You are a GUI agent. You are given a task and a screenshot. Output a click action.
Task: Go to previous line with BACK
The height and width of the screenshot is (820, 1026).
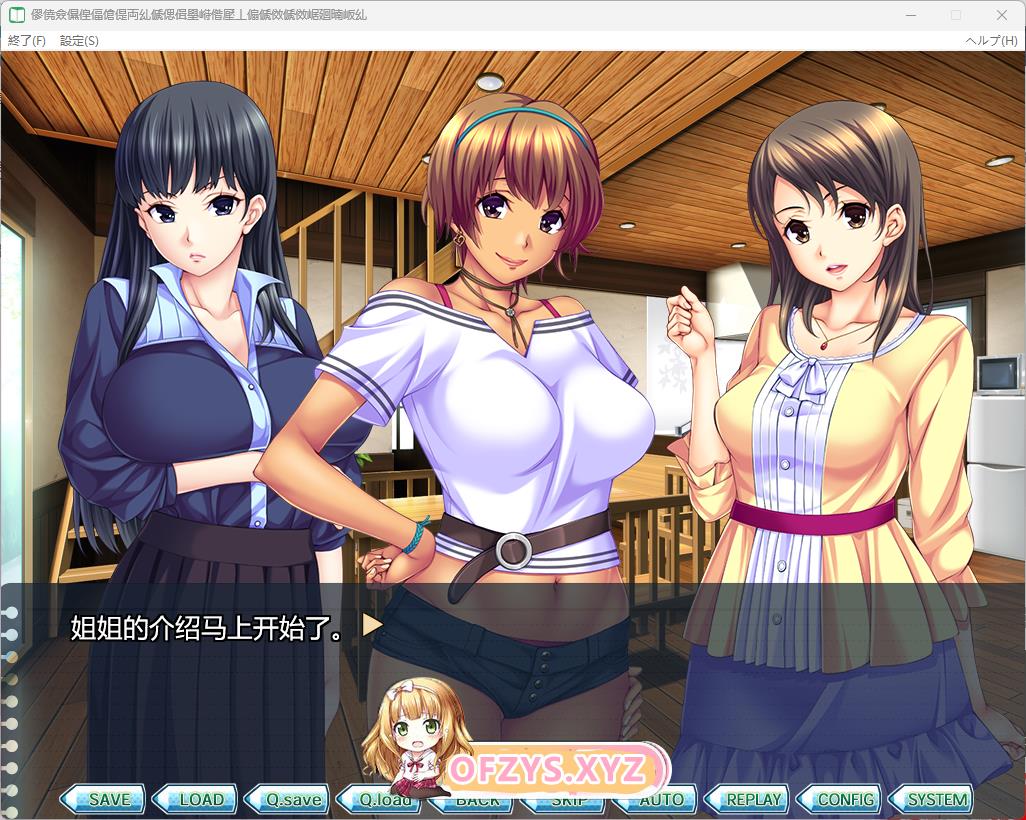477,802
